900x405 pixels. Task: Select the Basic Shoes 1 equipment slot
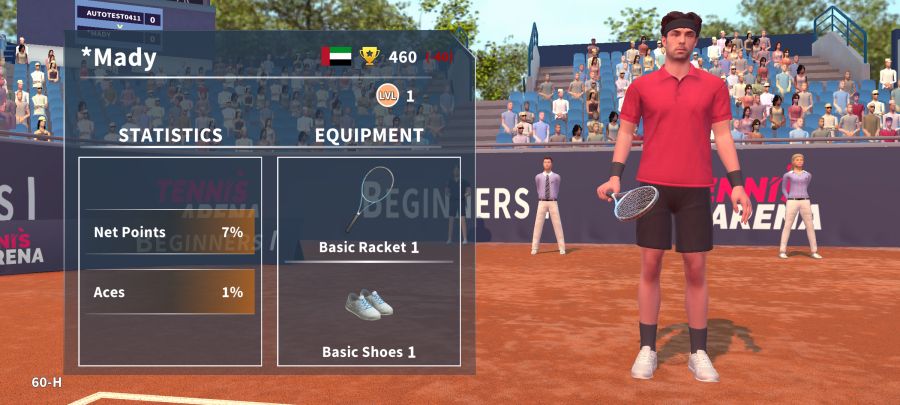point(368,315)
